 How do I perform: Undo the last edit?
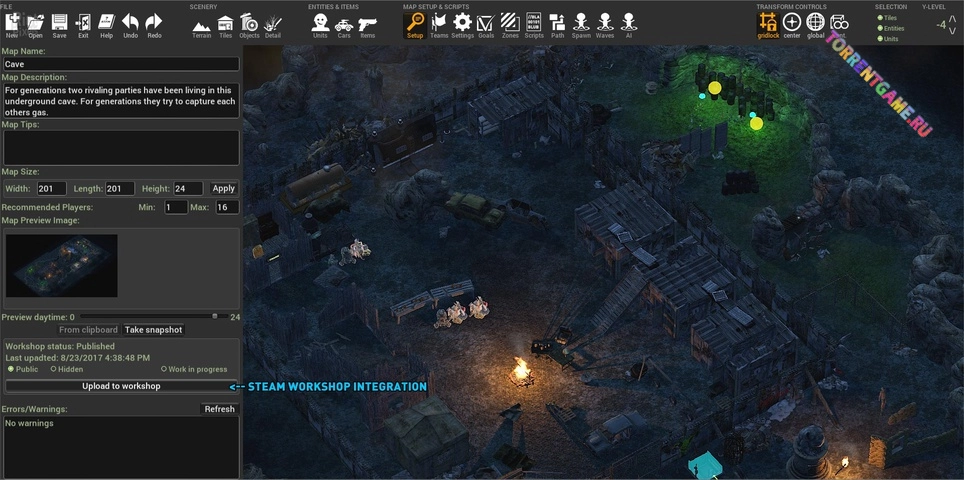(x=130, y=23)
